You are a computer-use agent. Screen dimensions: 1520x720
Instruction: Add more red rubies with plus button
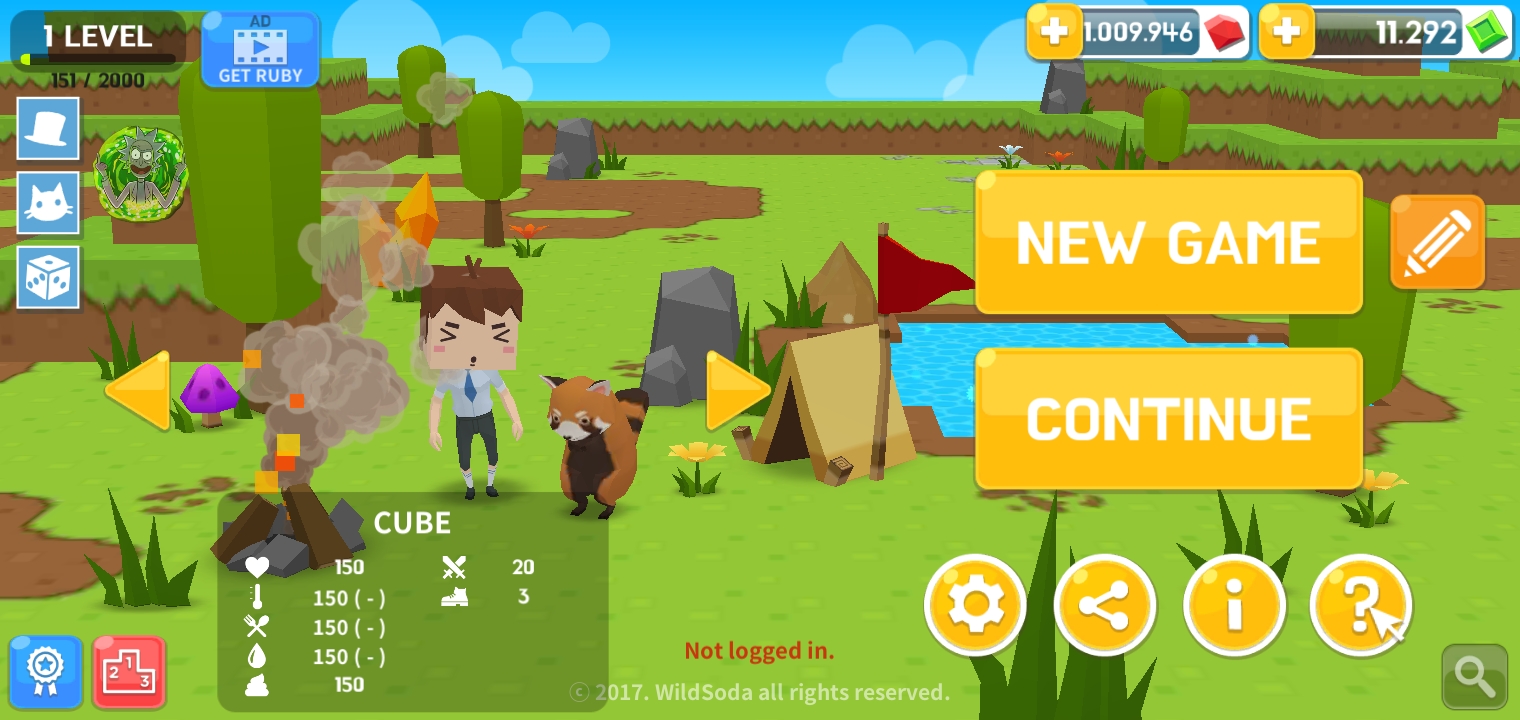(1054, 33)
